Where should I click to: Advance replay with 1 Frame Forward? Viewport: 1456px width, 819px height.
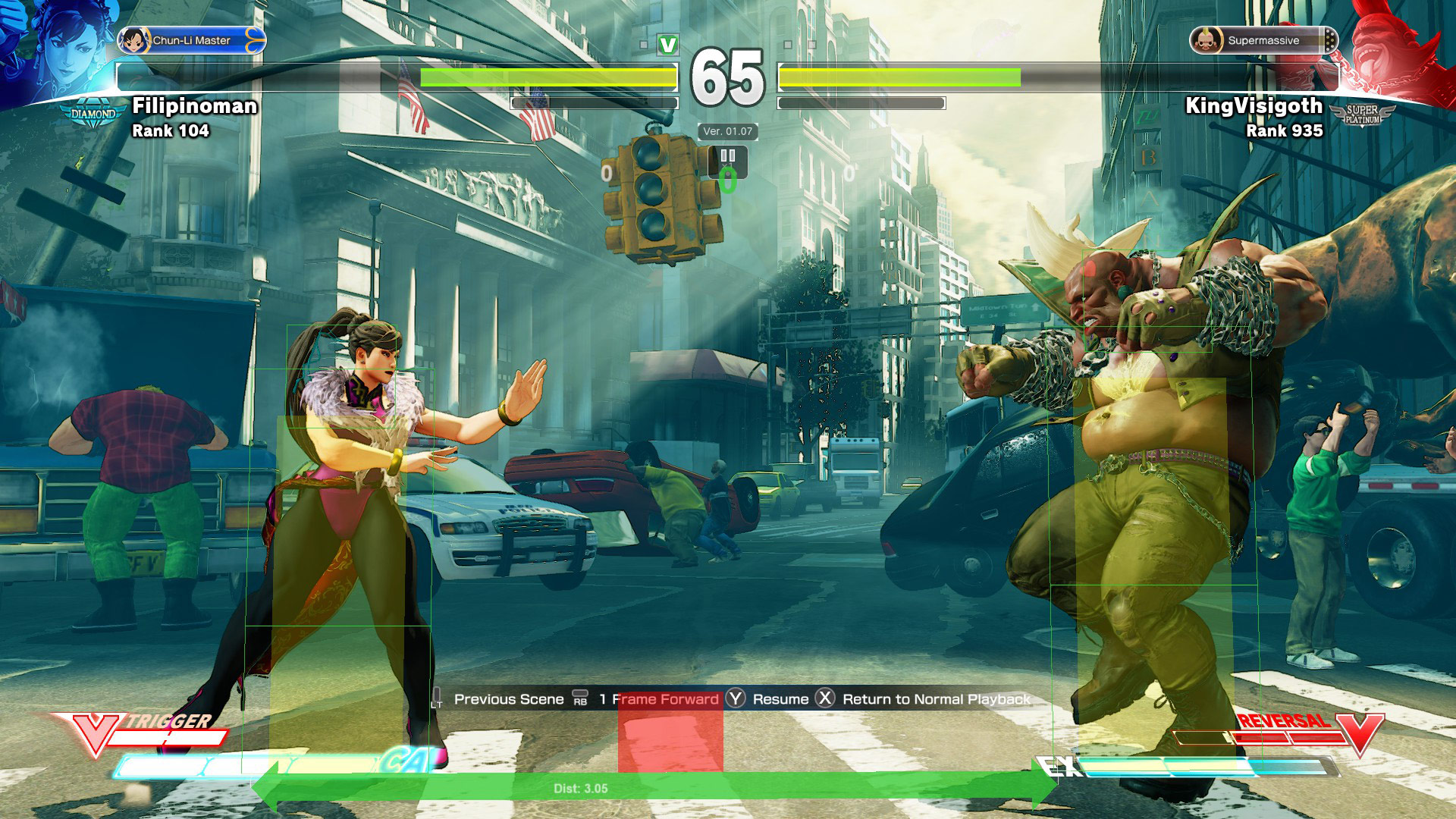pos(658,699)
